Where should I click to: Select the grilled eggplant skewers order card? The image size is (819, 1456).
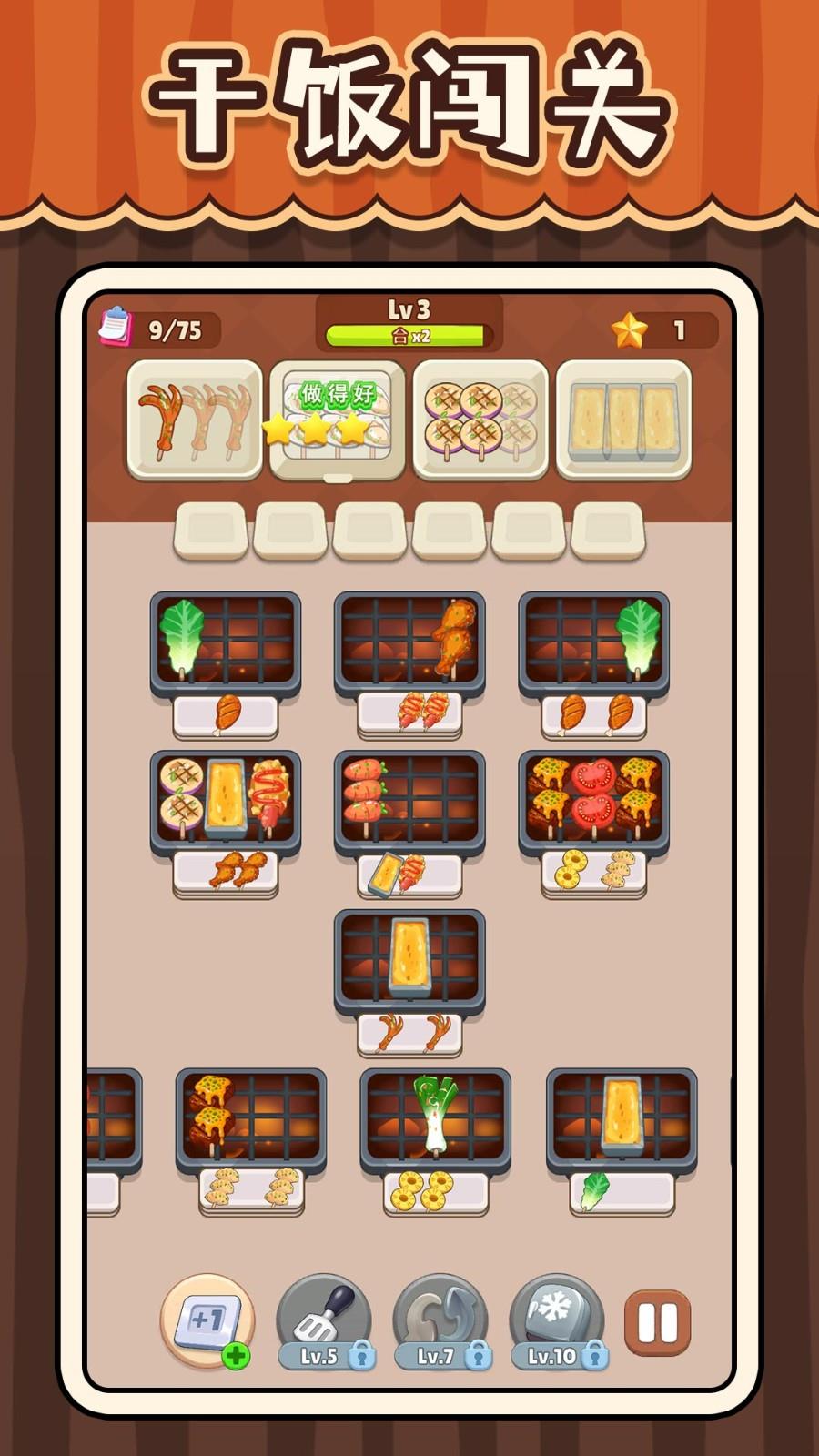(x=480, y=420)
